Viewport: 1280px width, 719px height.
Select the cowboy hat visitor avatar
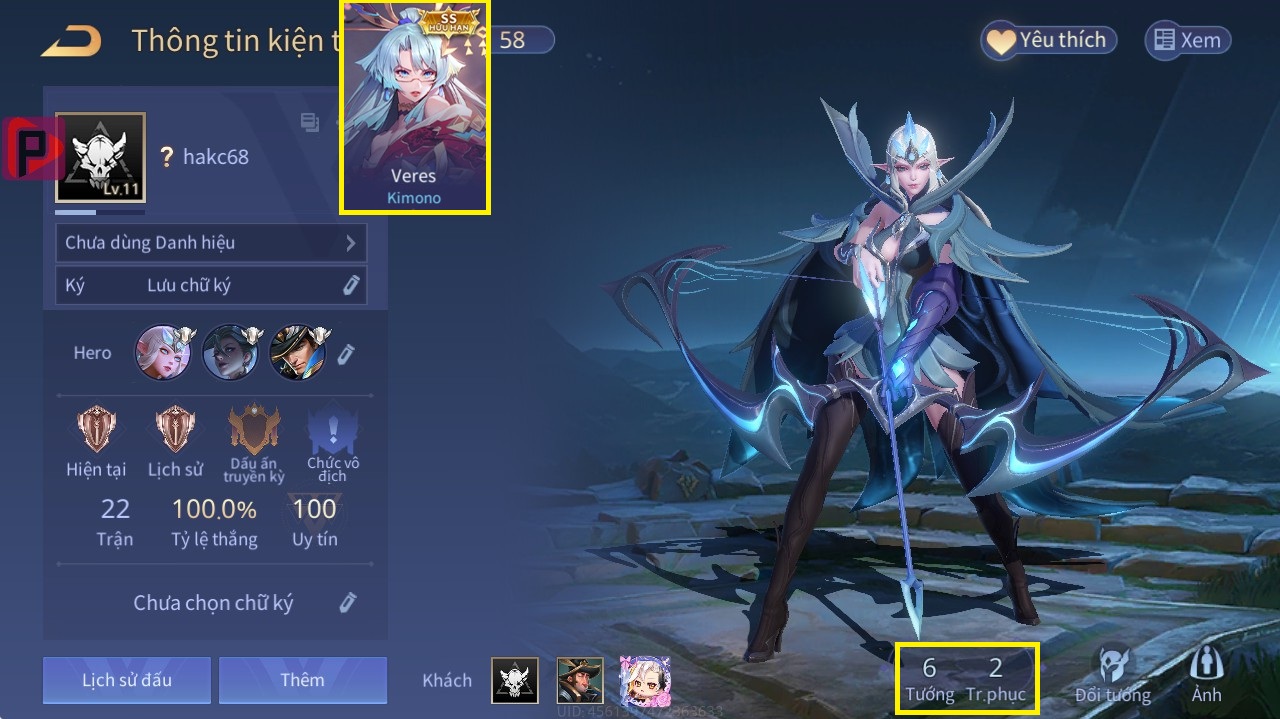[x=580, y=680]
